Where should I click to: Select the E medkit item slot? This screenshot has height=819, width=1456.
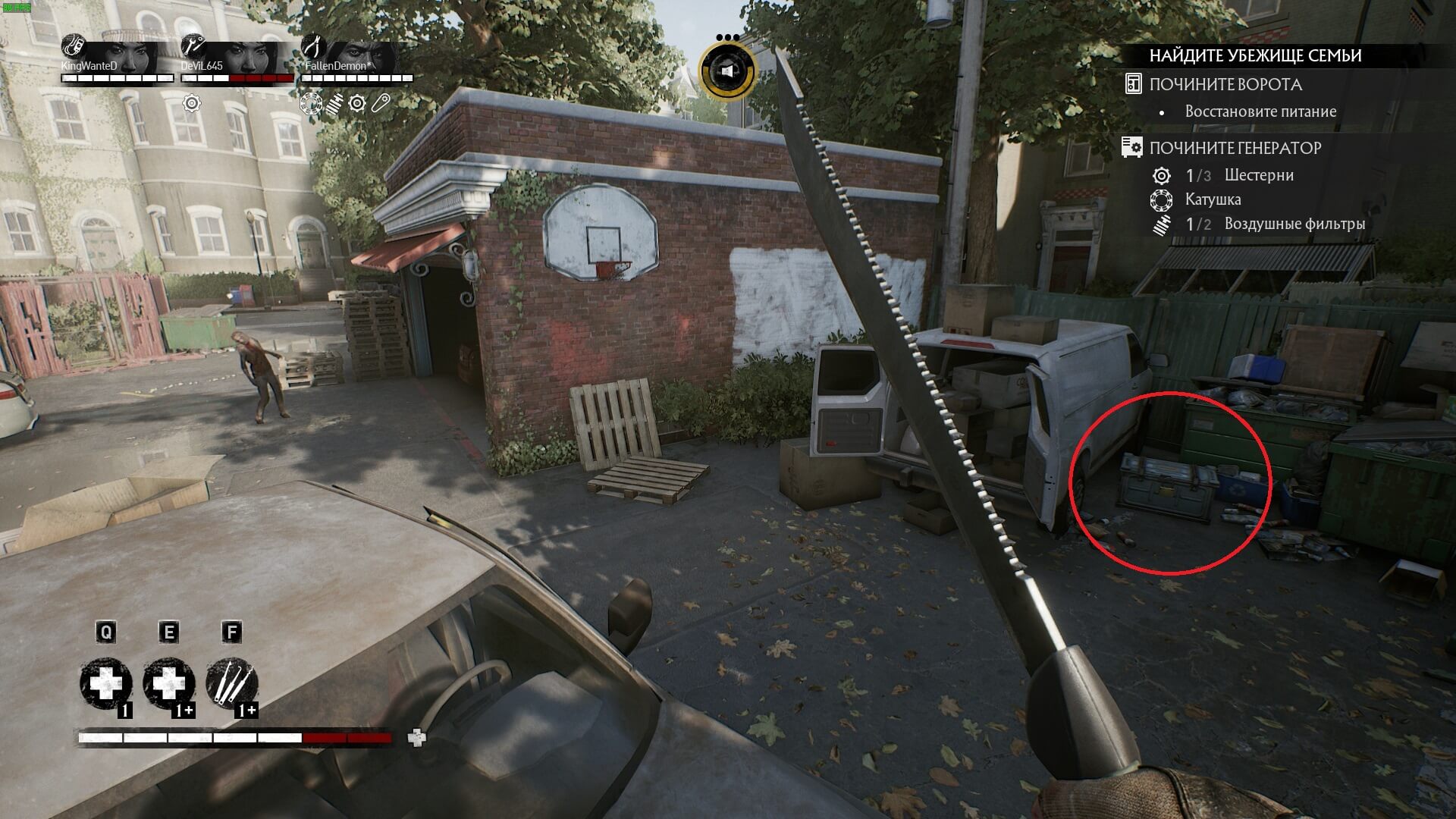[169, 684]
